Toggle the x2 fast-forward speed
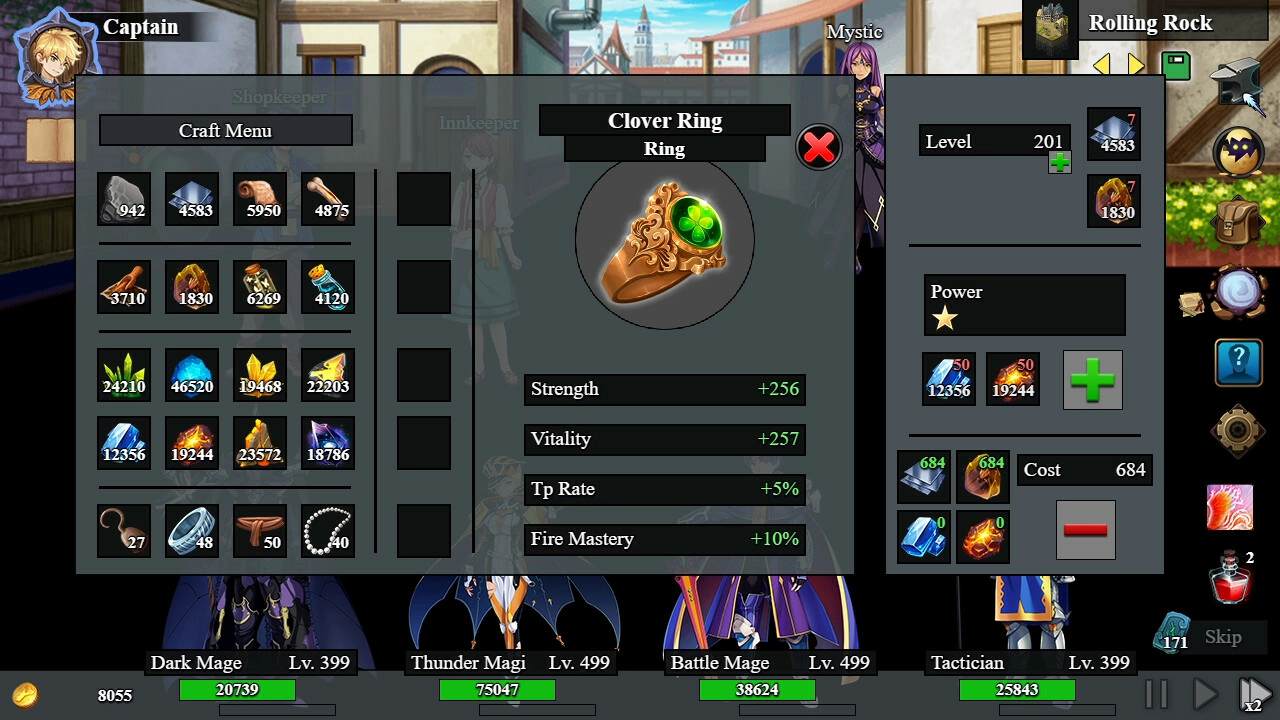The height and width of the screenshot is (720, 1280). click(x=1254, y=693)
